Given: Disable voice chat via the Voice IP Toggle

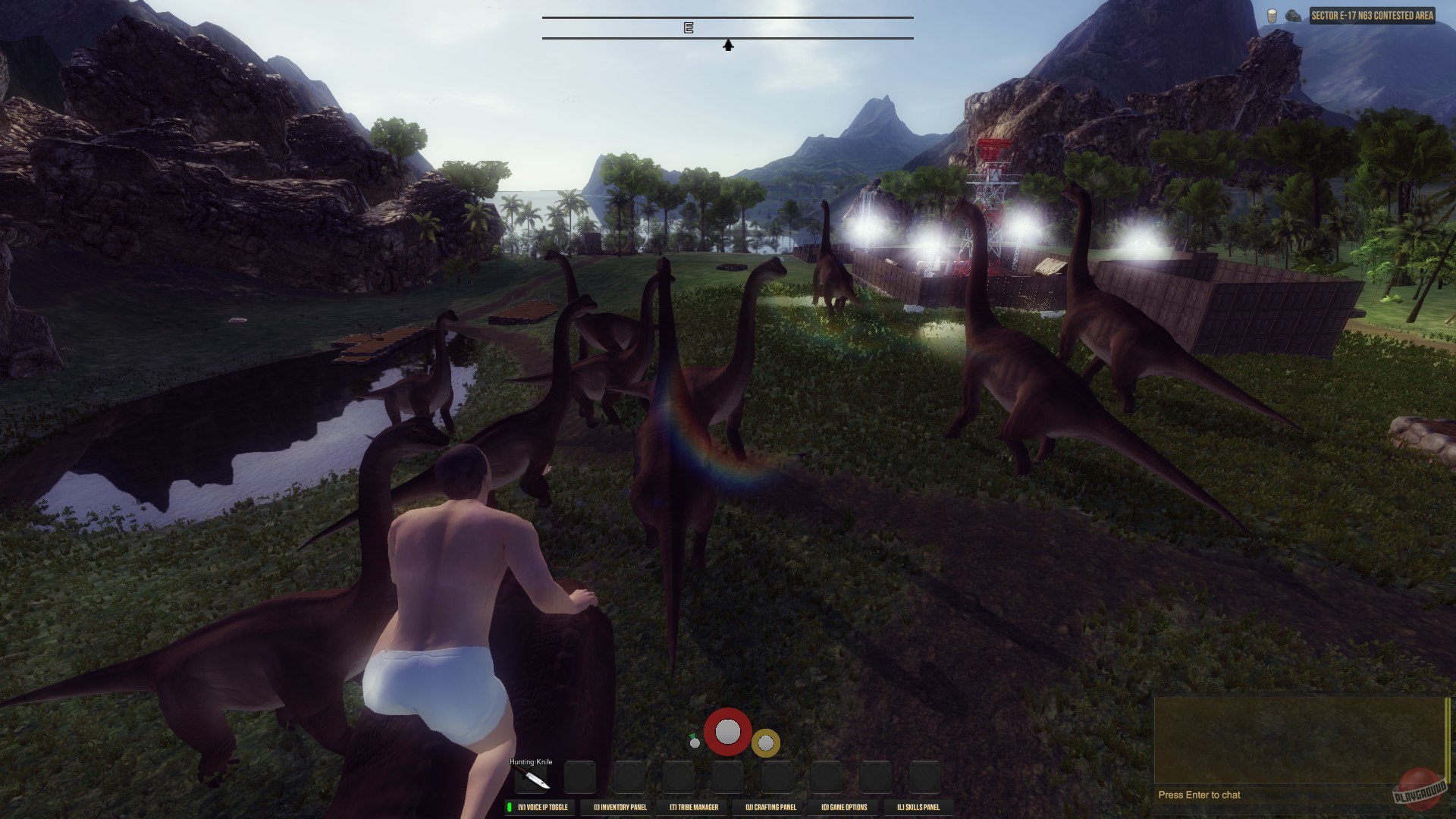Looking at the screenshot, I should point(544,808).
